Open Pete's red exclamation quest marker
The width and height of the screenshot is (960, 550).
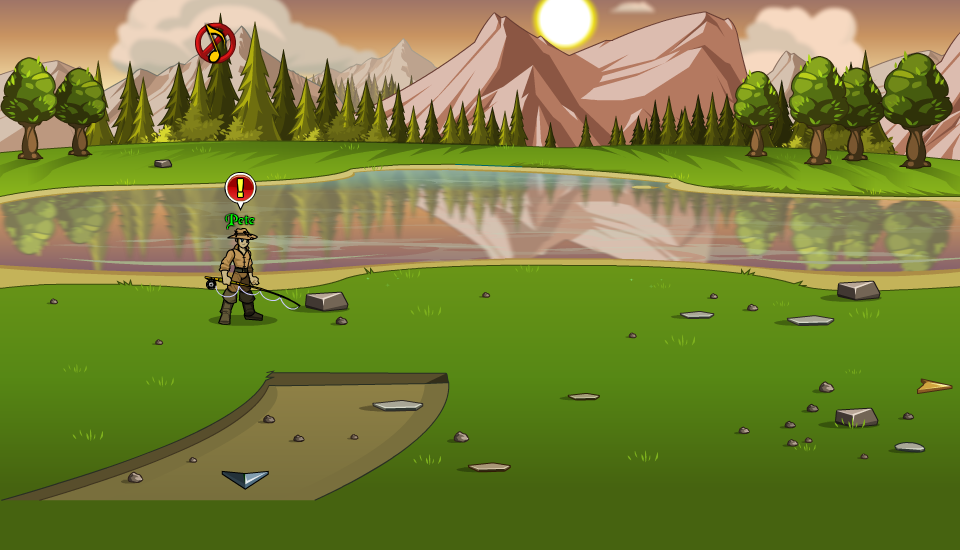[240, 188]
